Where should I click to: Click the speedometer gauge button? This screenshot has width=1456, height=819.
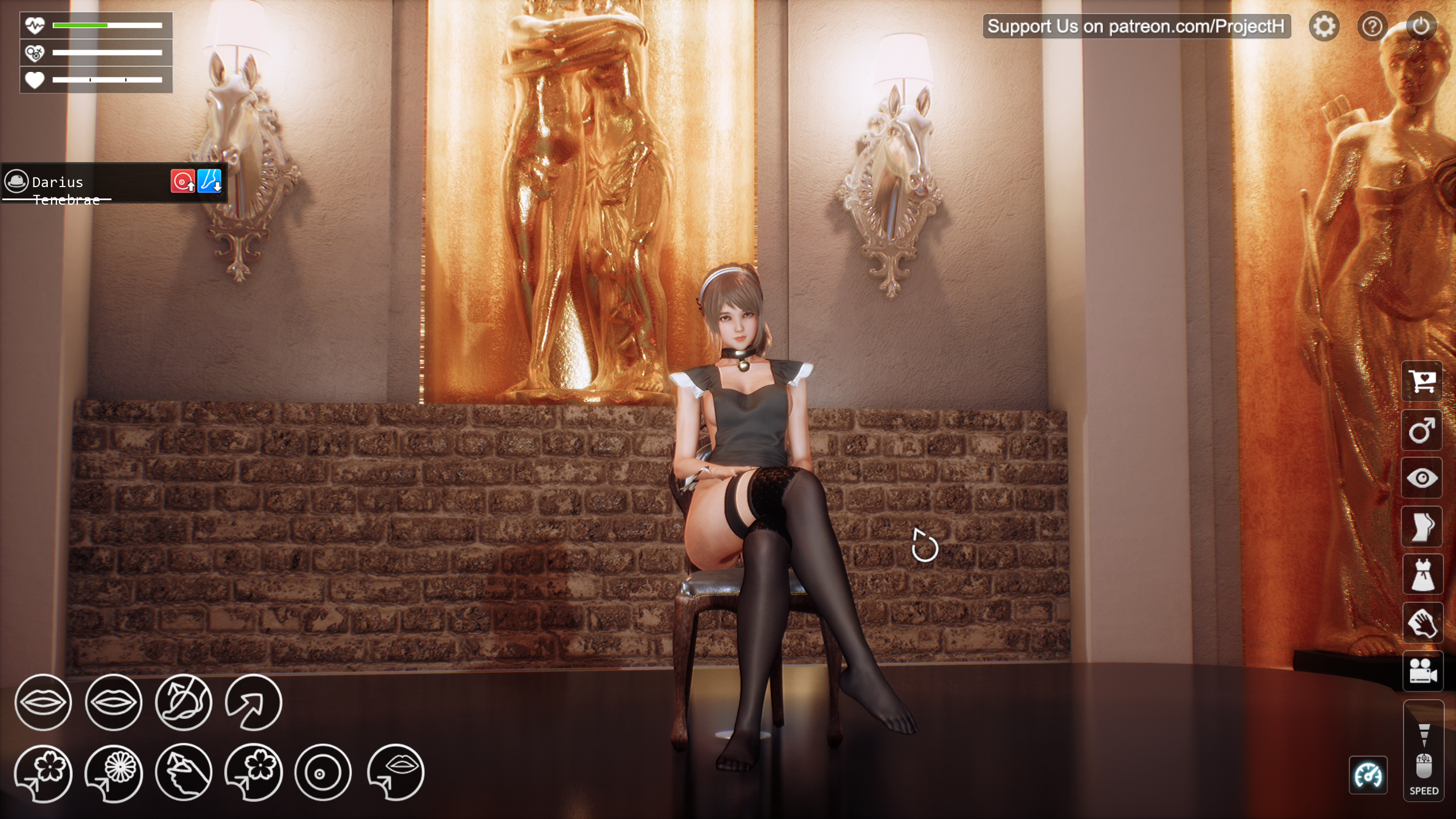(x=1368, y=775)
